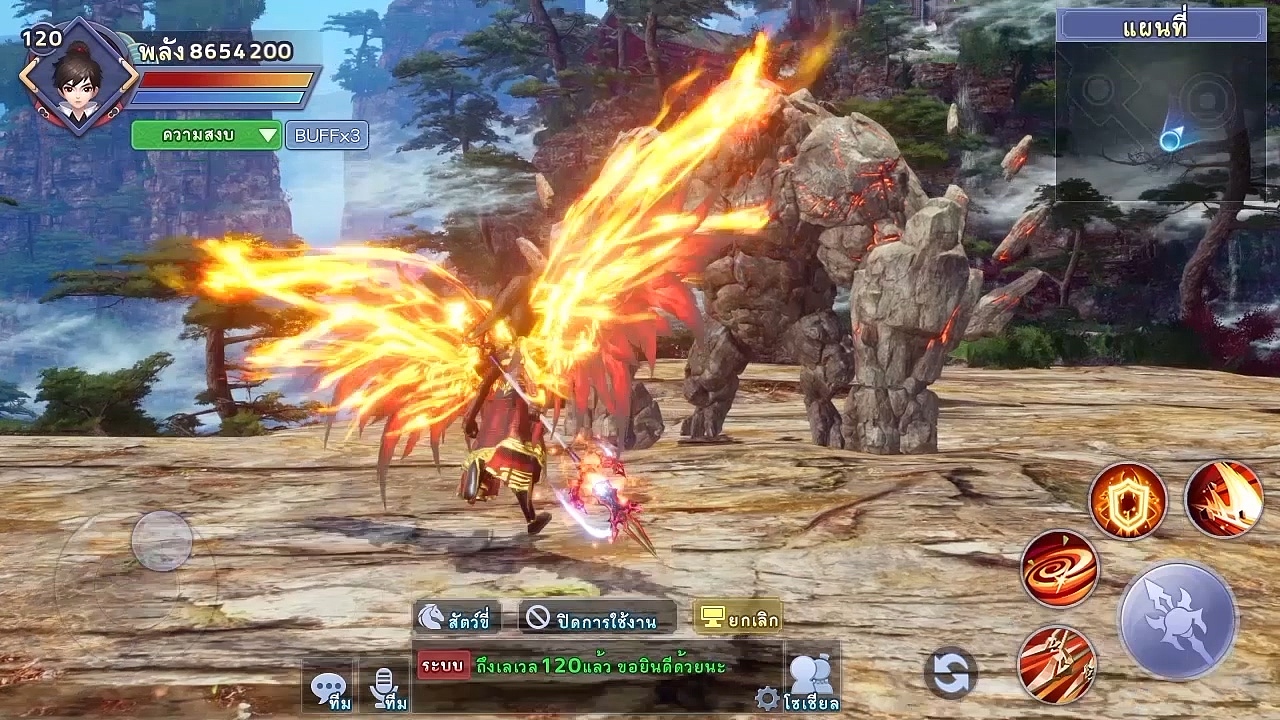Open chat settings gear icon
The width and height of the screenshot is (1280, 720).
[767, 698]
